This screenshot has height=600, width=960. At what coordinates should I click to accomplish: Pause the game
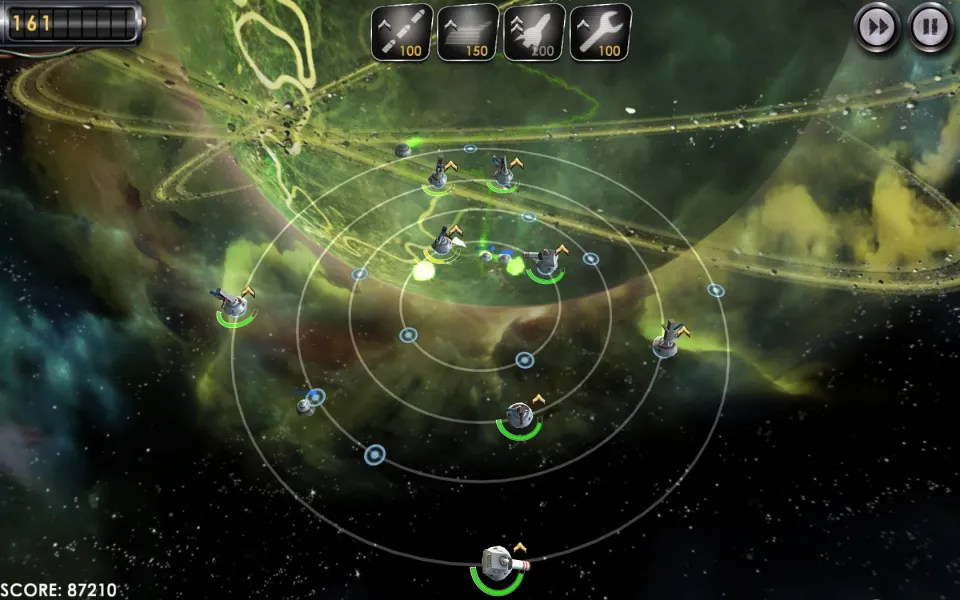tap(930, 27)
